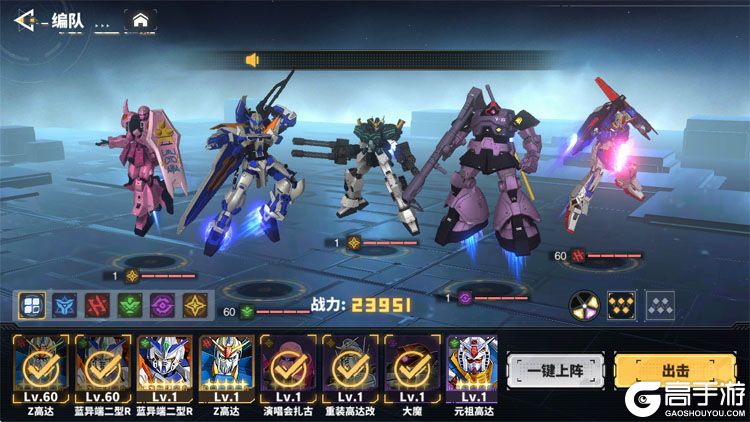Filter units by the blue type icon
The width and height of the screenshot is (750, 422).
[63, 306]
